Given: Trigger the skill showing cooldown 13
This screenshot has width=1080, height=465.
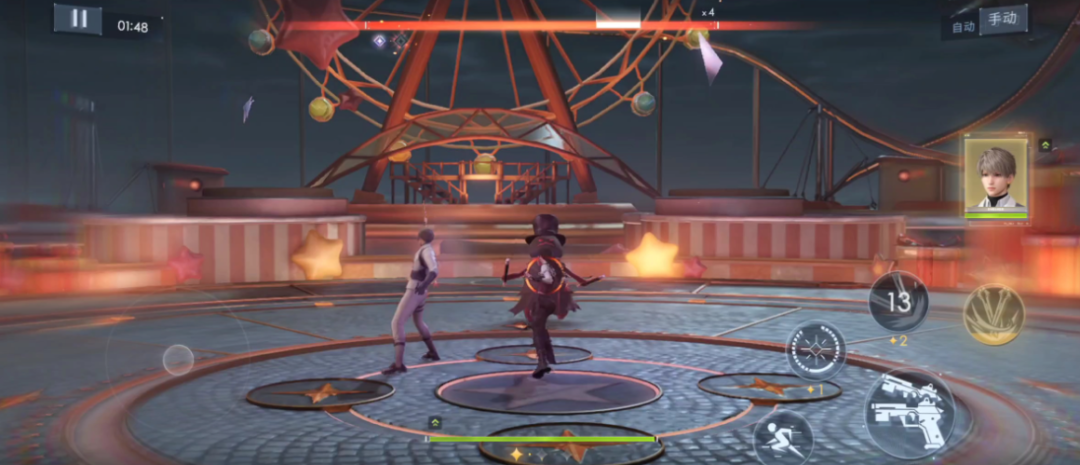Looking at the screenshot, I should coord(898,301).
